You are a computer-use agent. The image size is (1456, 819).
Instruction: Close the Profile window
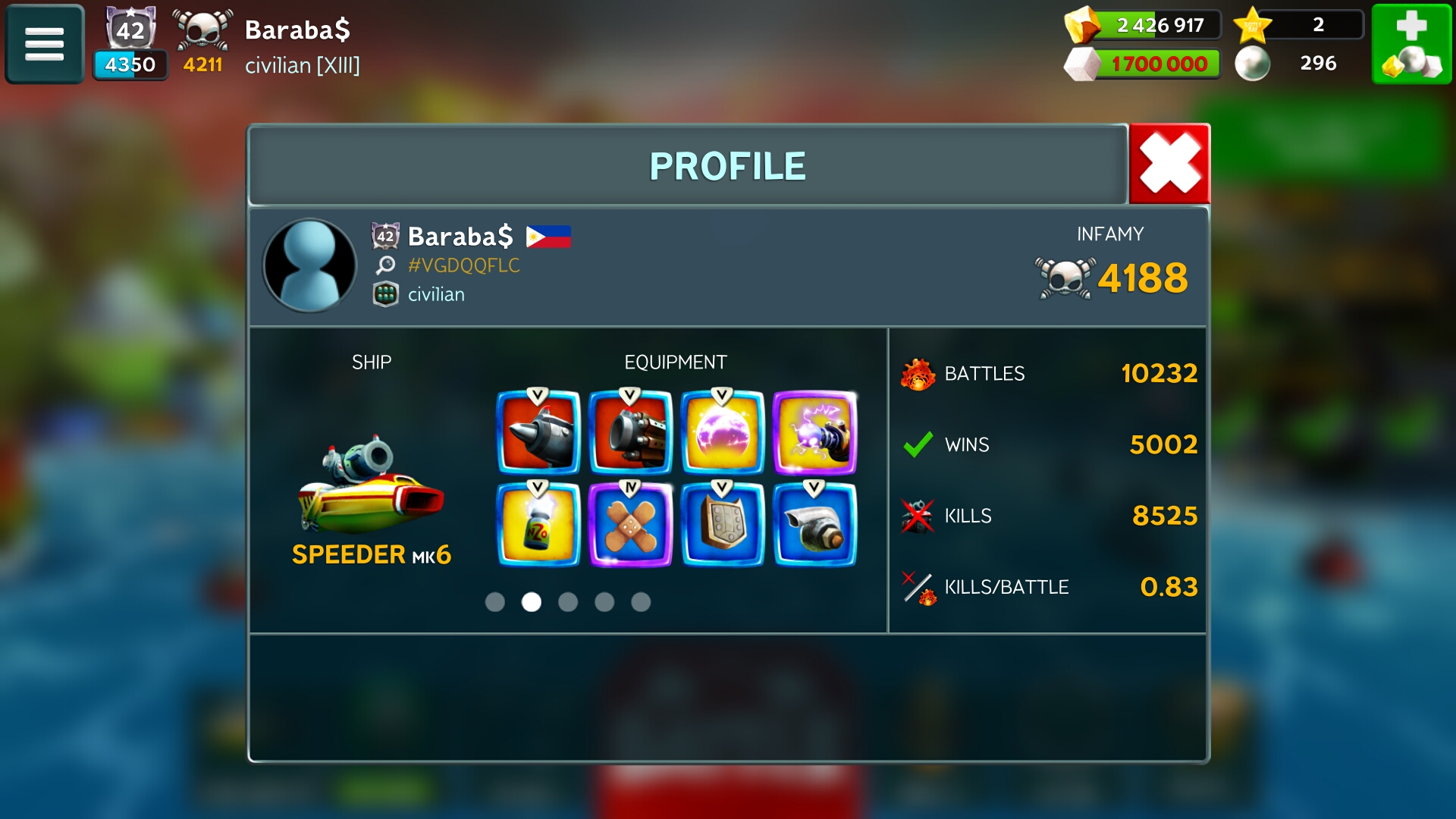(x=1169, y=165)
